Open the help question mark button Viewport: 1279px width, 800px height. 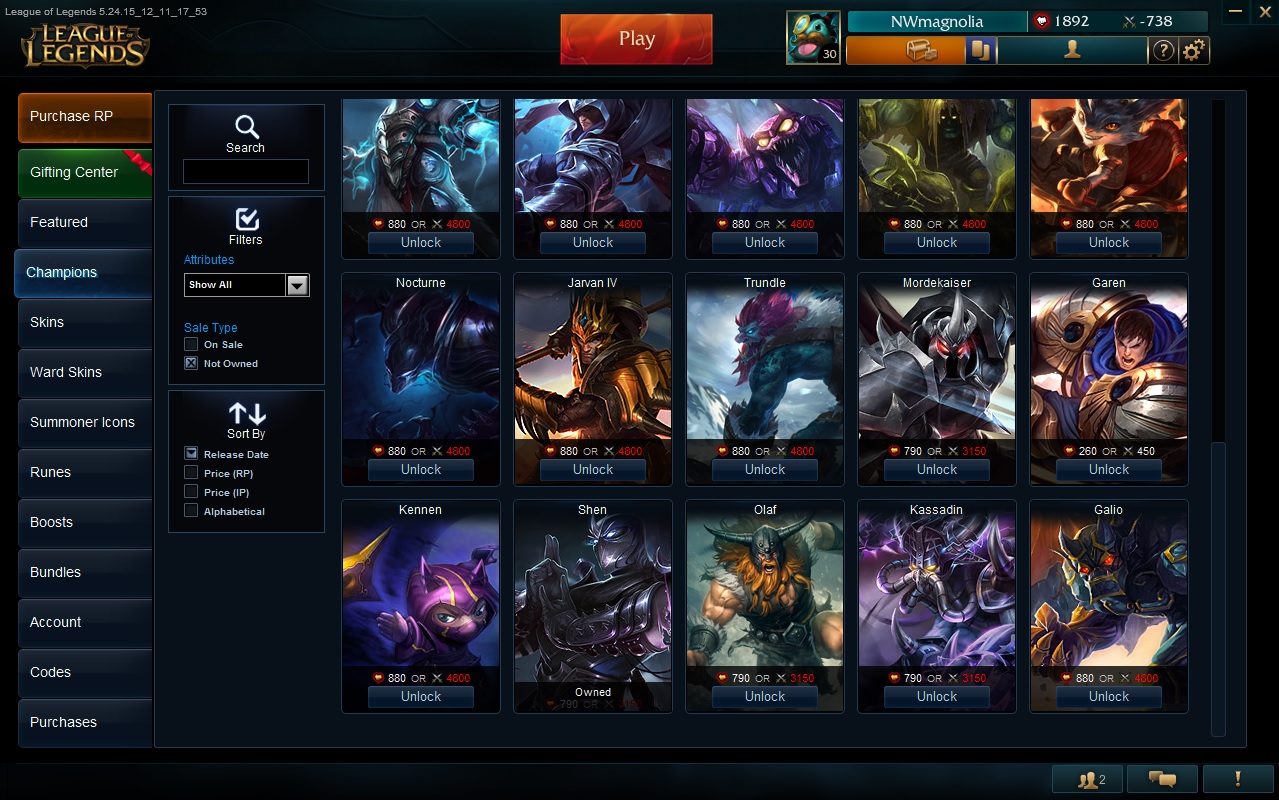pos(1163,50)
